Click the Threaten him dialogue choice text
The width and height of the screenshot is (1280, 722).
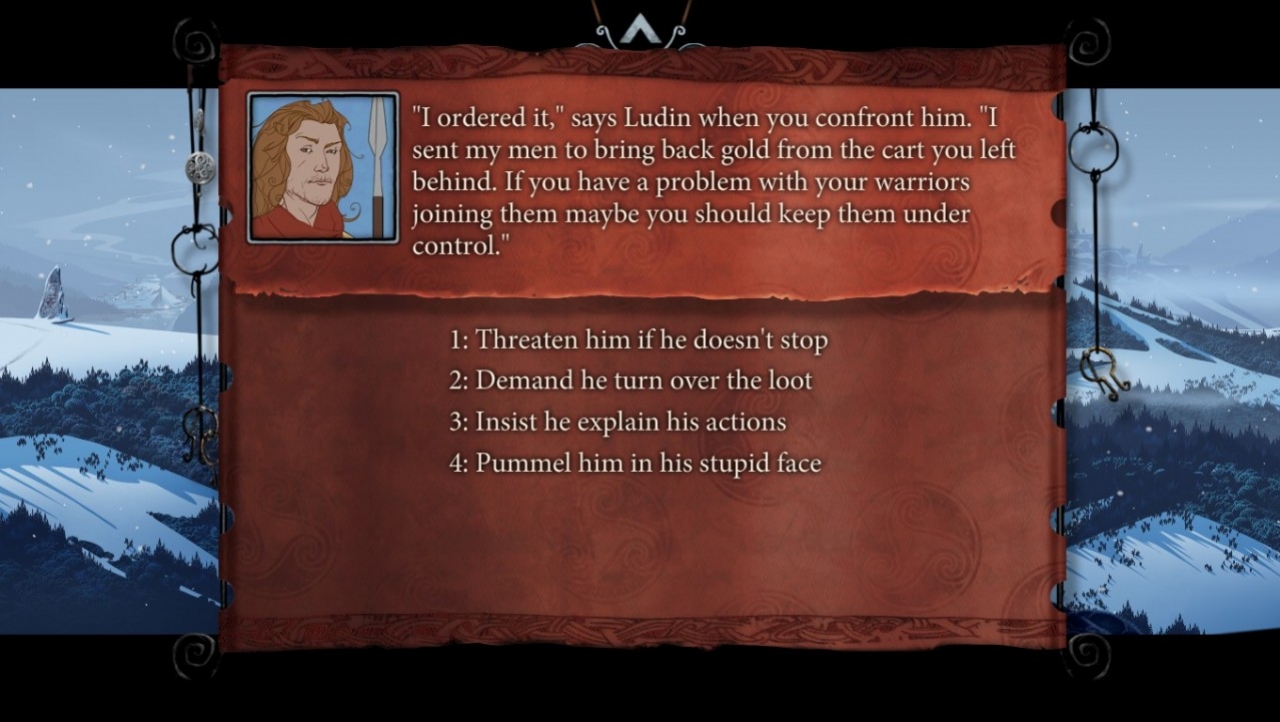[x=651, y=339]
